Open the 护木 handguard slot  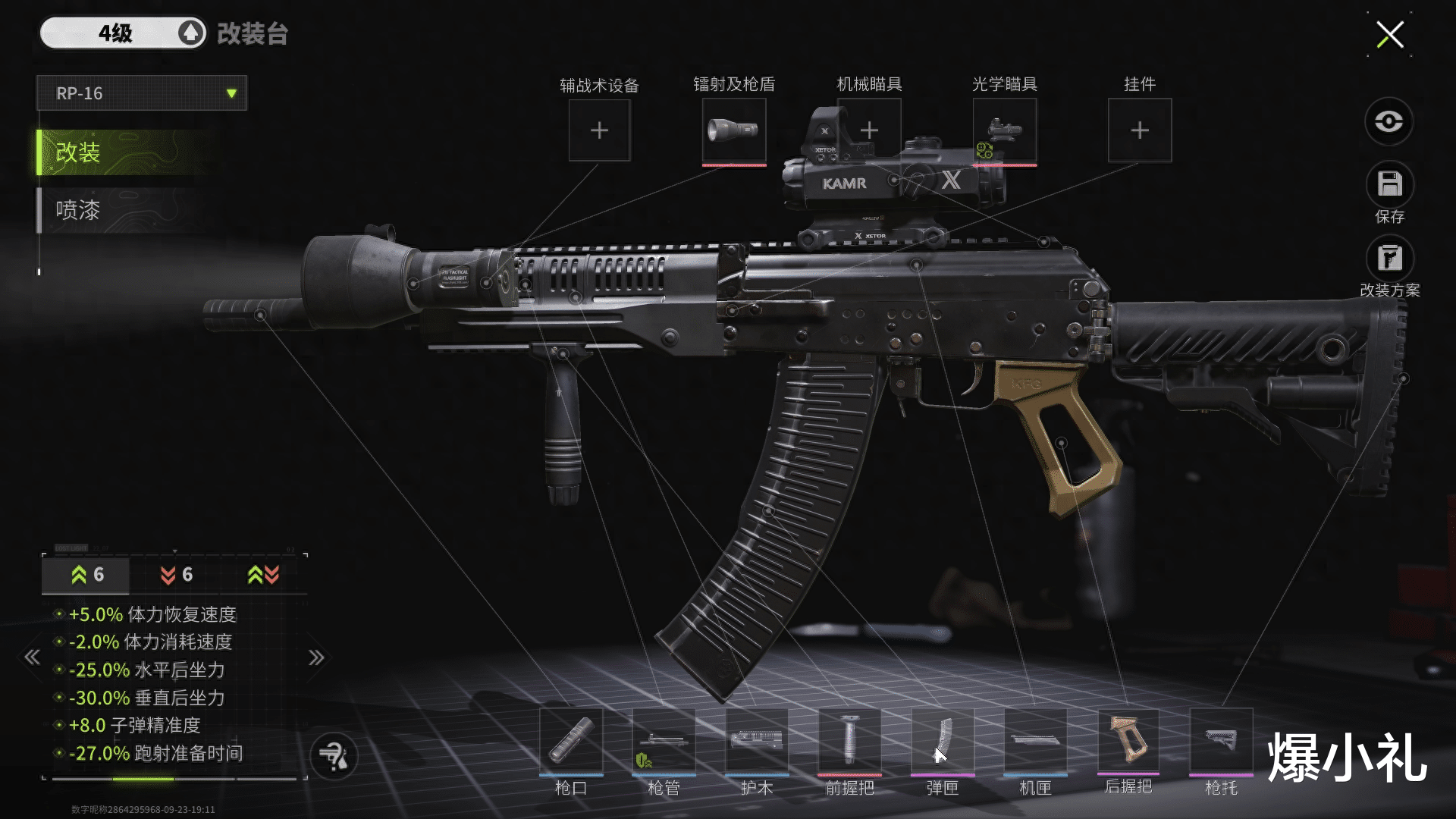(757, 741)
